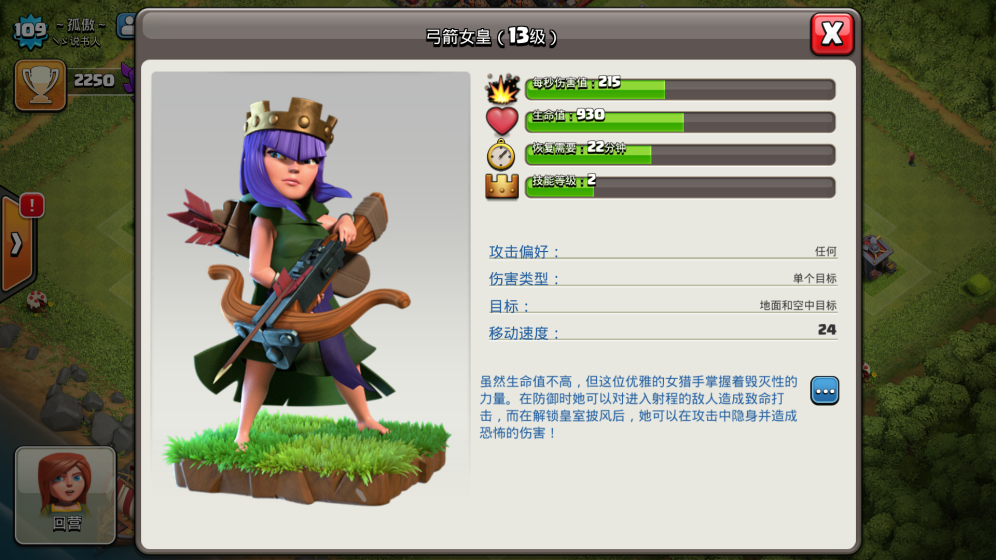
Task: Expand the description with the blue ellipsis button
Action: [825, 391]
